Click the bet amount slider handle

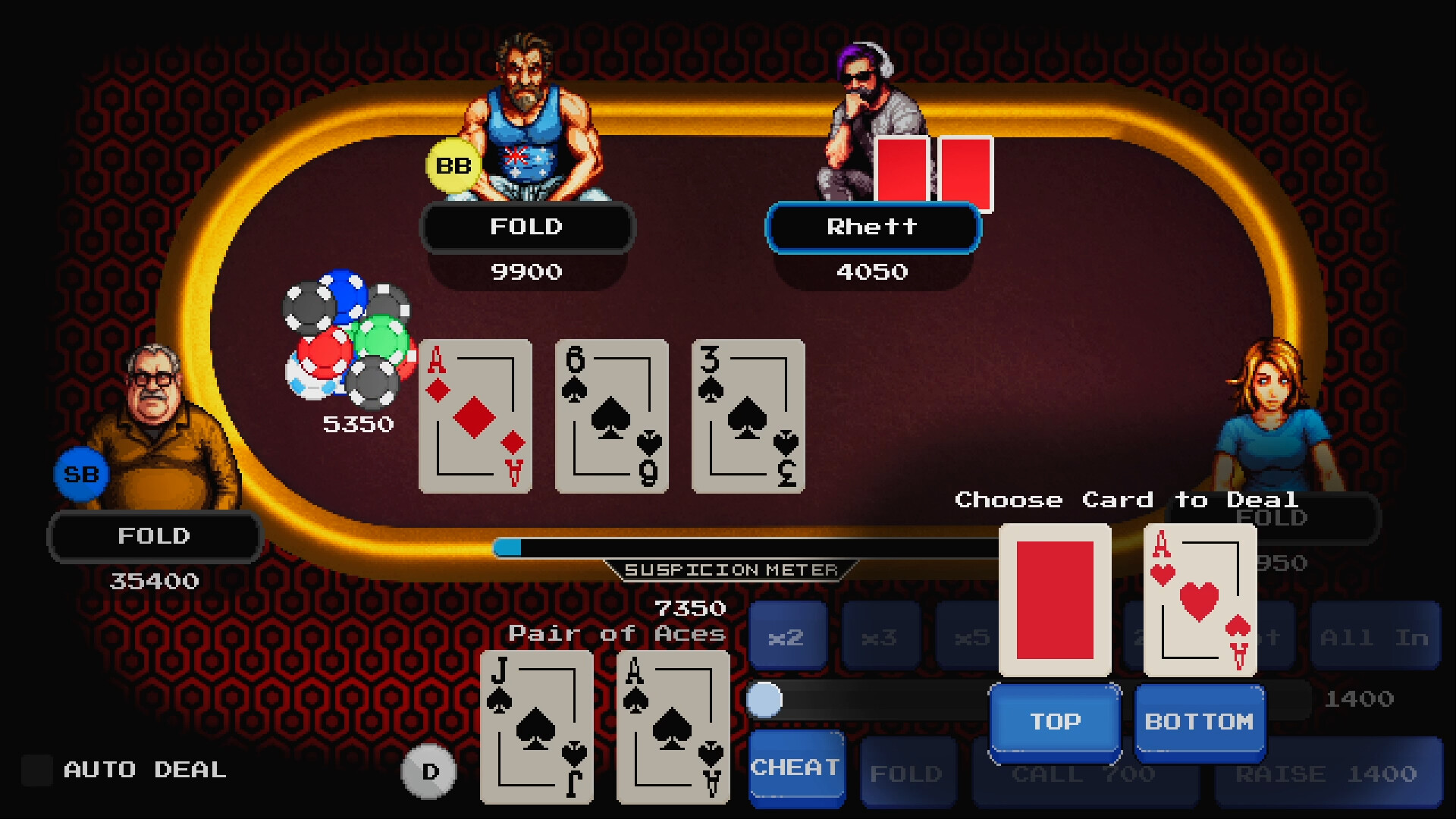coord(767,699)
